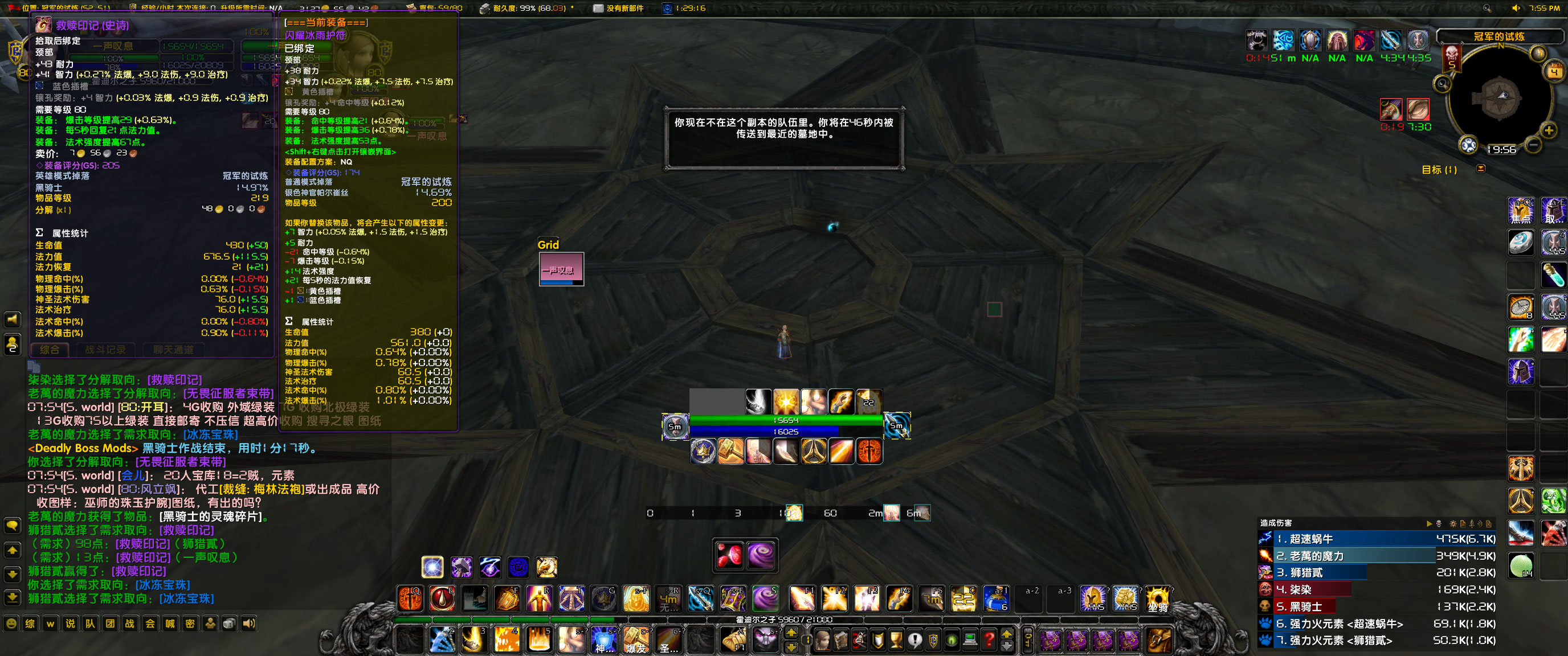Click the [黑骑士的灵魂碎片] item link in chat

point(210,516)
